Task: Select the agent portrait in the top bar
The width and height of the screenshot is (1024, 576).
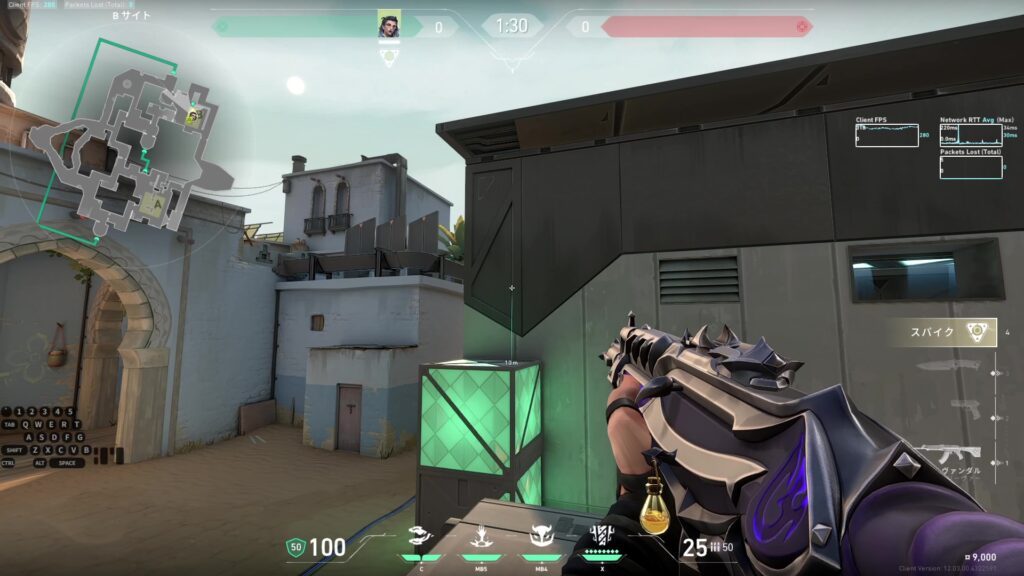Action: pos(389,25)
